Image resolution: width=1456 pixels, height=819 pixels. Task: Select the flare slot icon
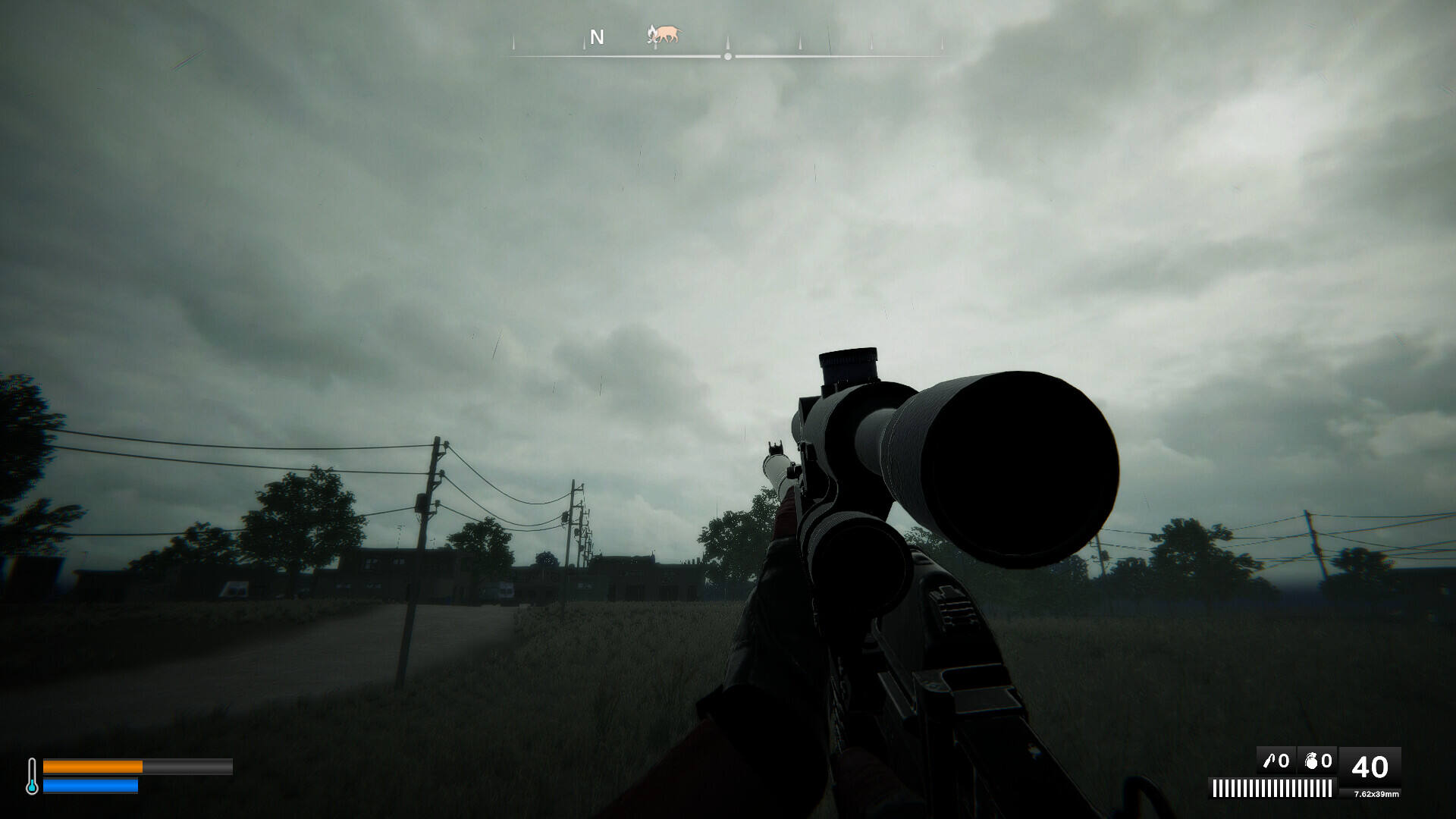click(x=1269, y=761)
